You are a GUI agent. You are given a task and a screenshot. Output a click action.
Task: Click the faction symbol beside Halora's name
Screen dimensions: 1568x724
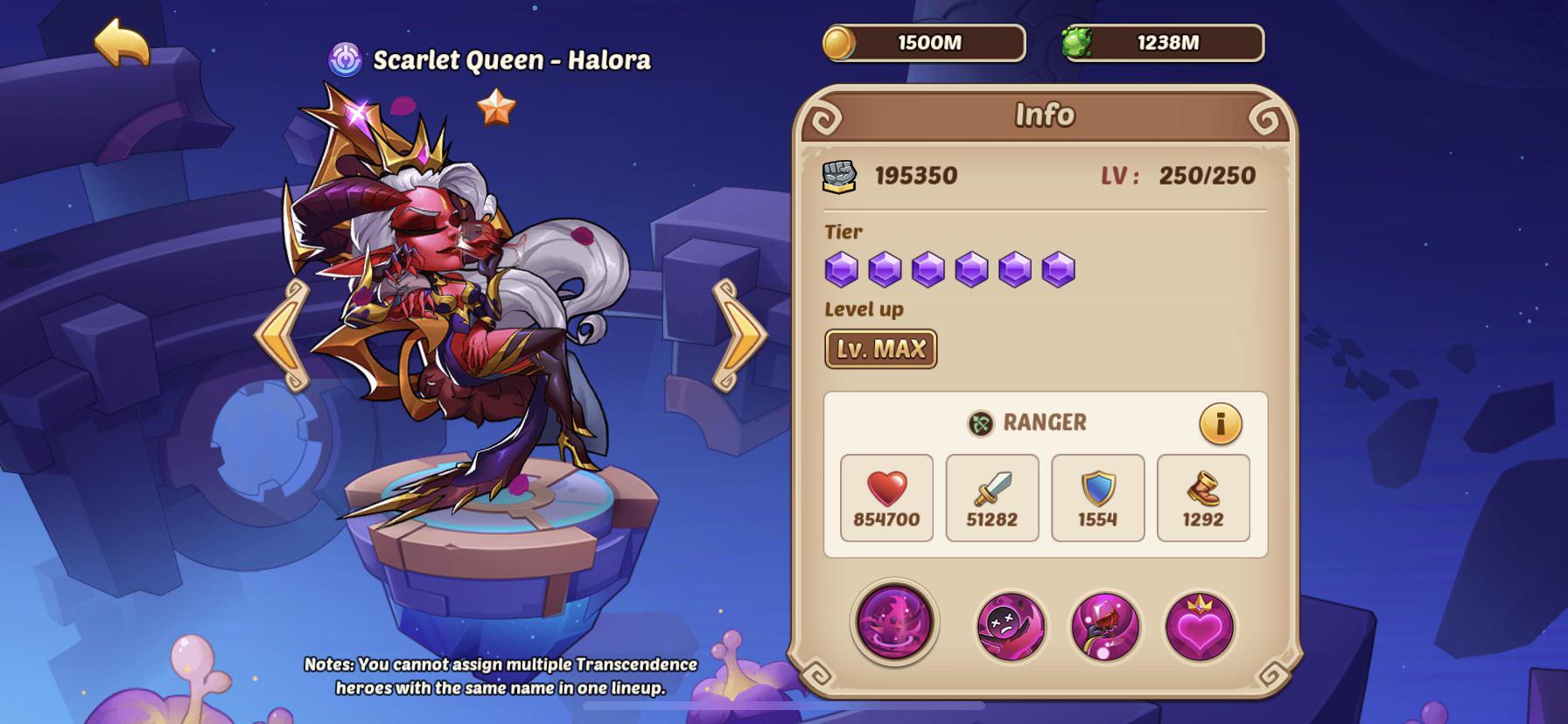347,59
